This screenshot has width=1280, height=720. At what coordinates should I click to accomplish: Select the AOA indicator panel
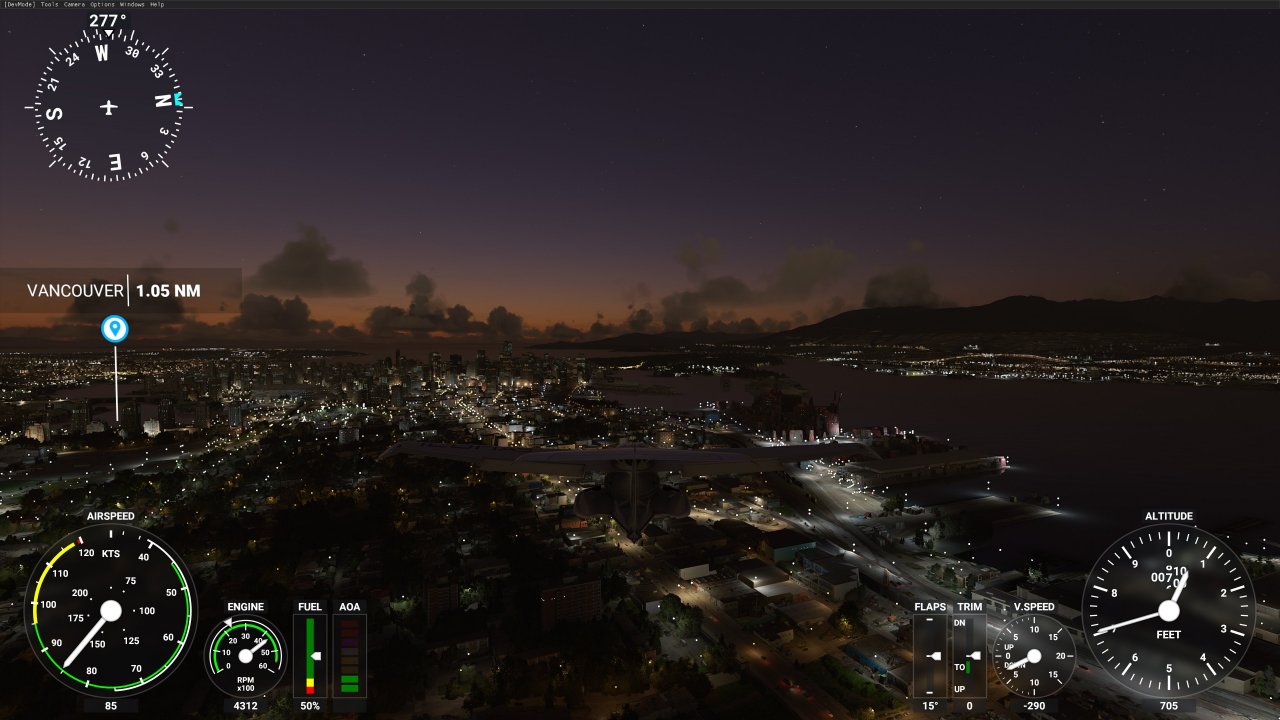[350, 655]
